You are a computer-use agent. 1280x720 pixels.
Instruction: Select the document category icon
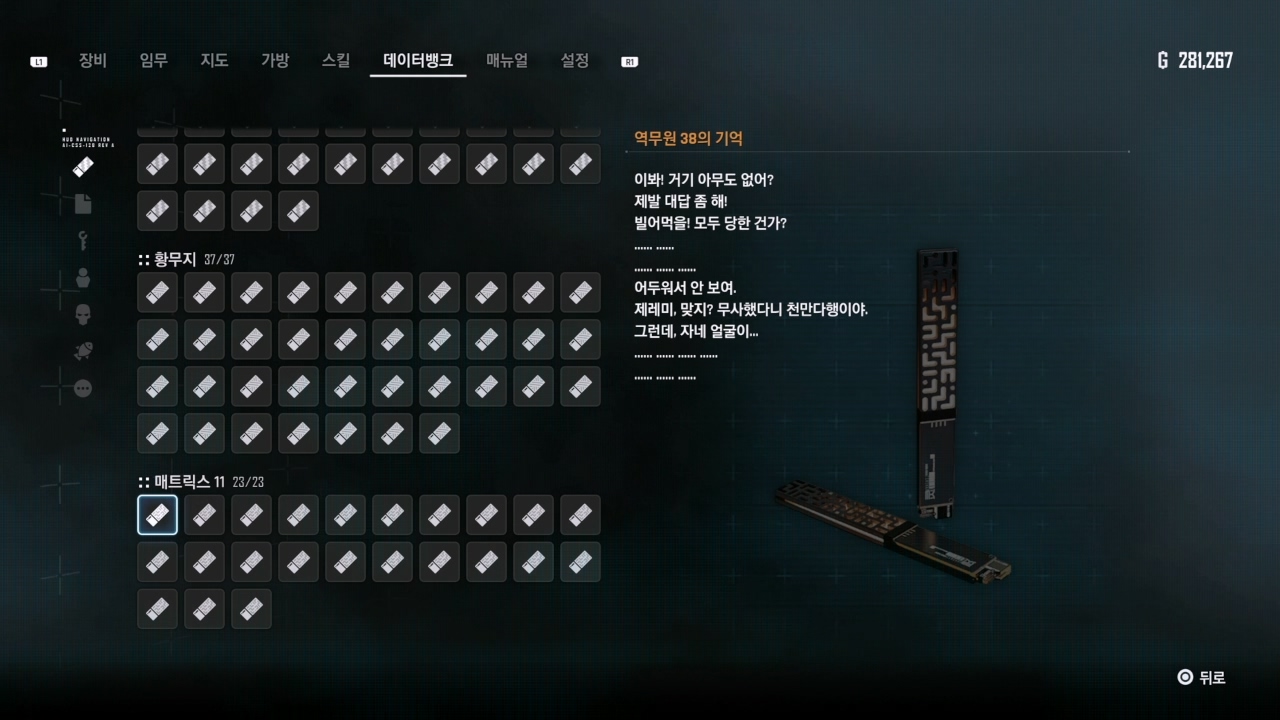click(83, 204)
